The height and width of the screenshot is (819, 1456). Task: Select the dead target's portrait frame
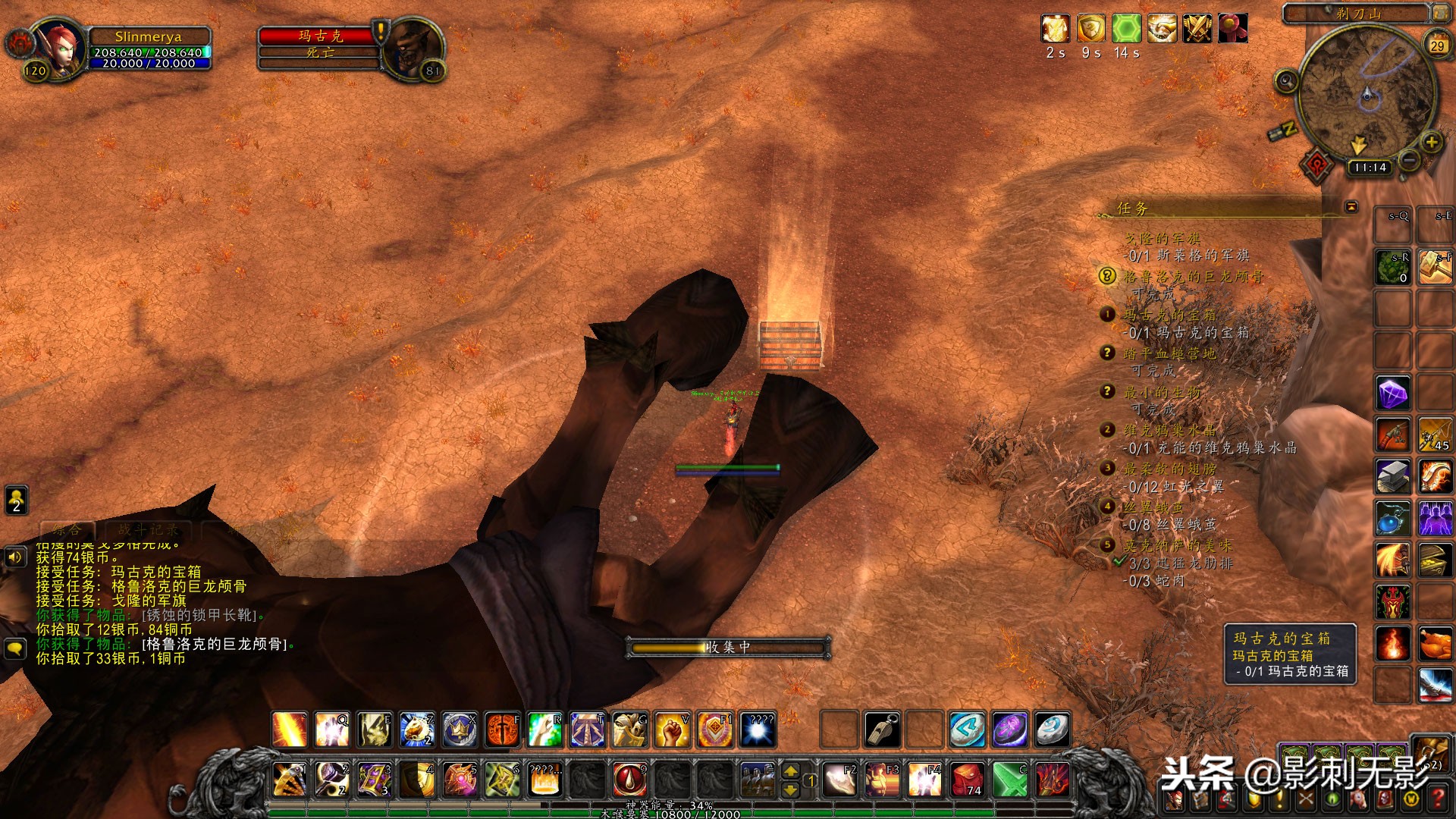(x=413, y=48)
